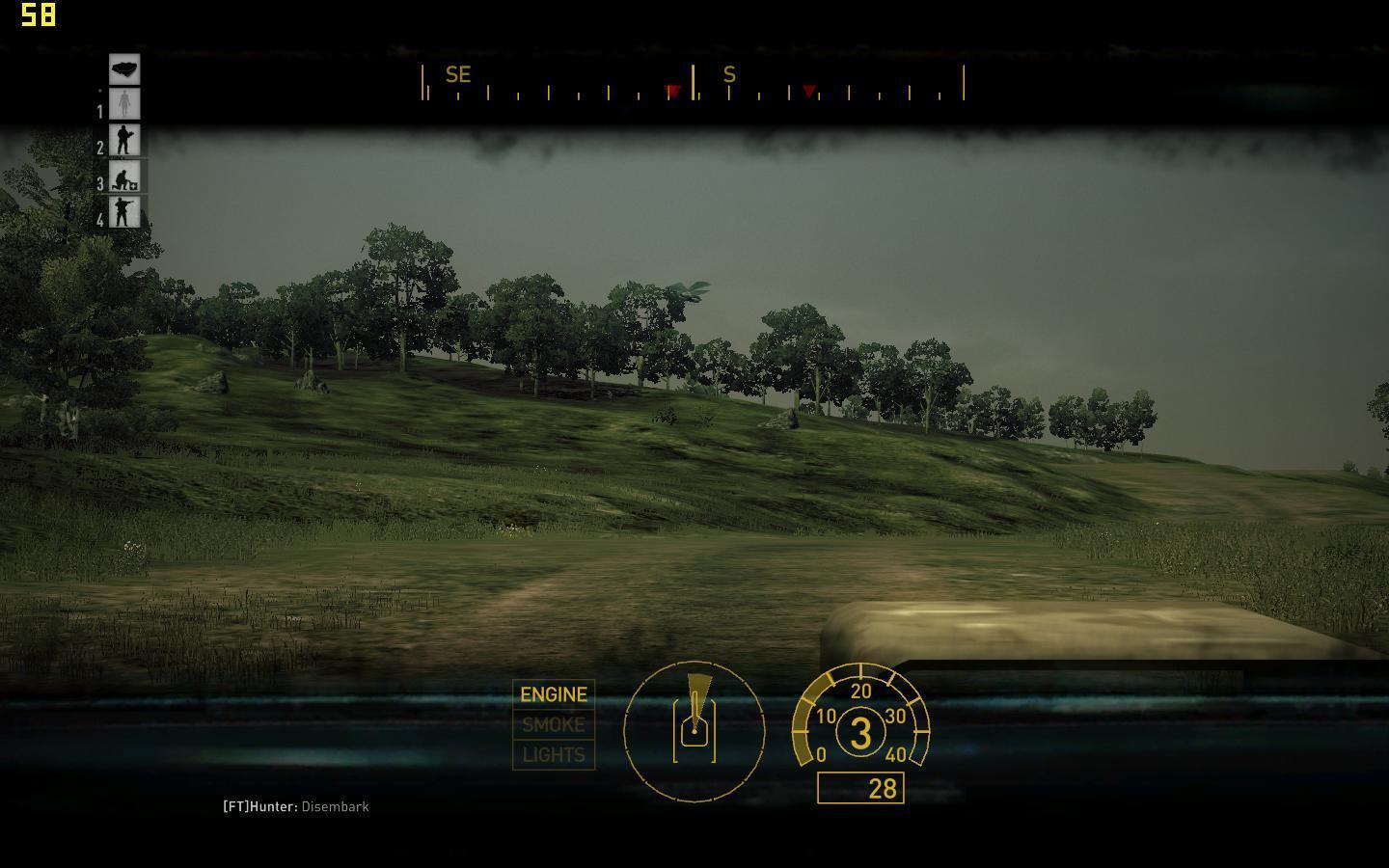Turn on the LIGHTS indicator
Screen dimensions: 1389x868
pyautogui.click(x=554, y=755)
